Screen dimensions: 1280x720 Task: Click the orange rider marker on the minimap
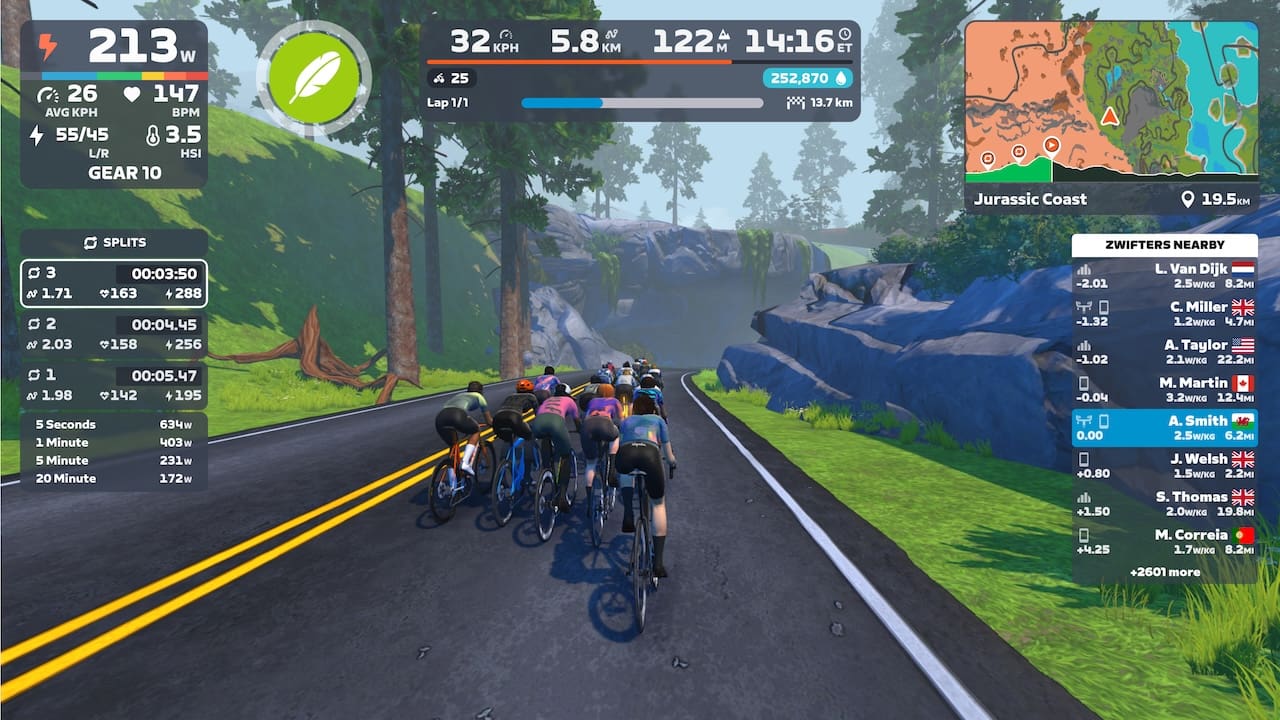point(1108,115)
